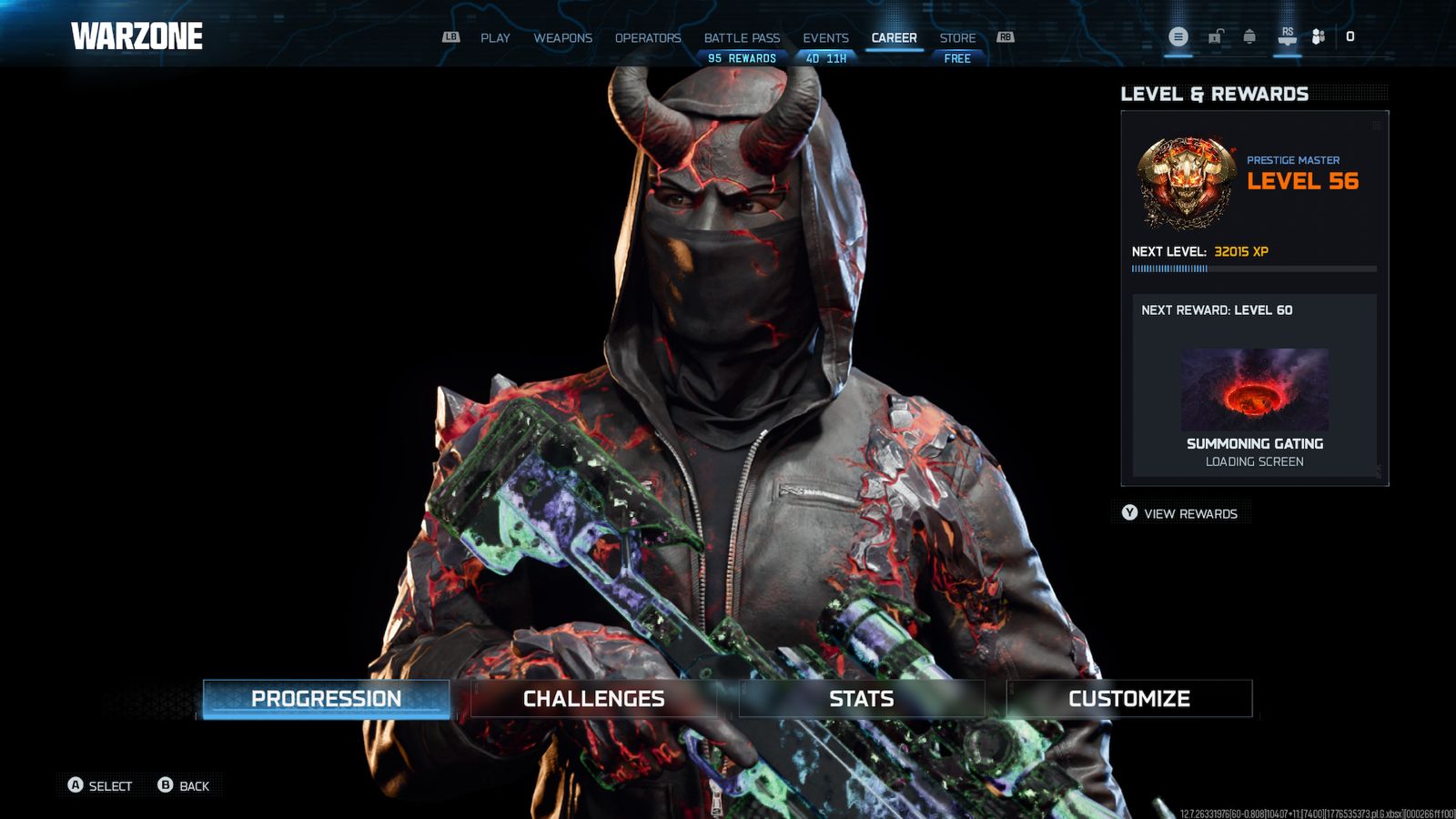Show the Events tab
Image resolution: width=1456 pixels, height=819 pixels.
[x=825, y=38]
